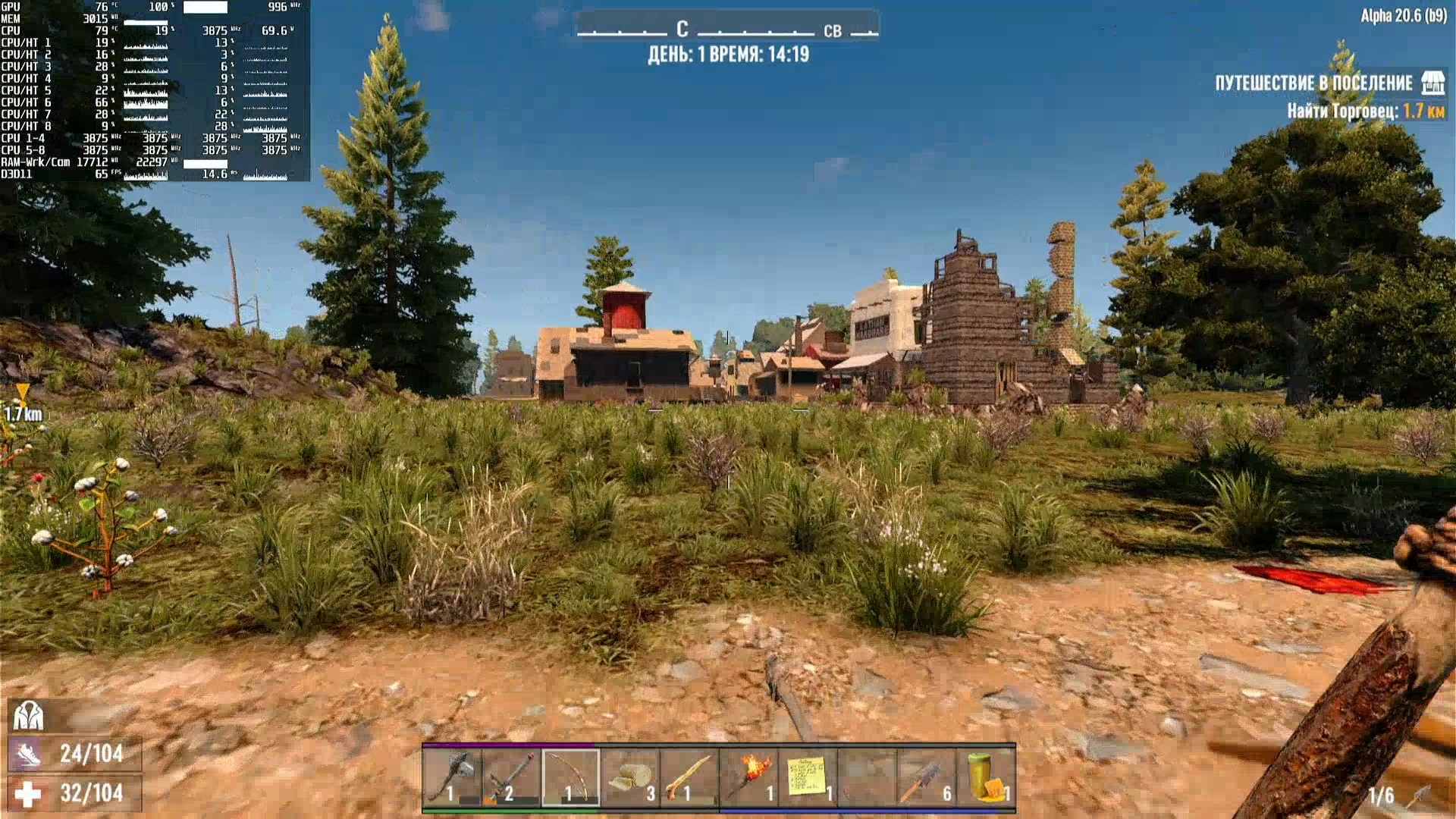The width and height of the screenshot is (1456, 819).
Task: Choose the honey jar hotbar slot
Action: point(985,777)
